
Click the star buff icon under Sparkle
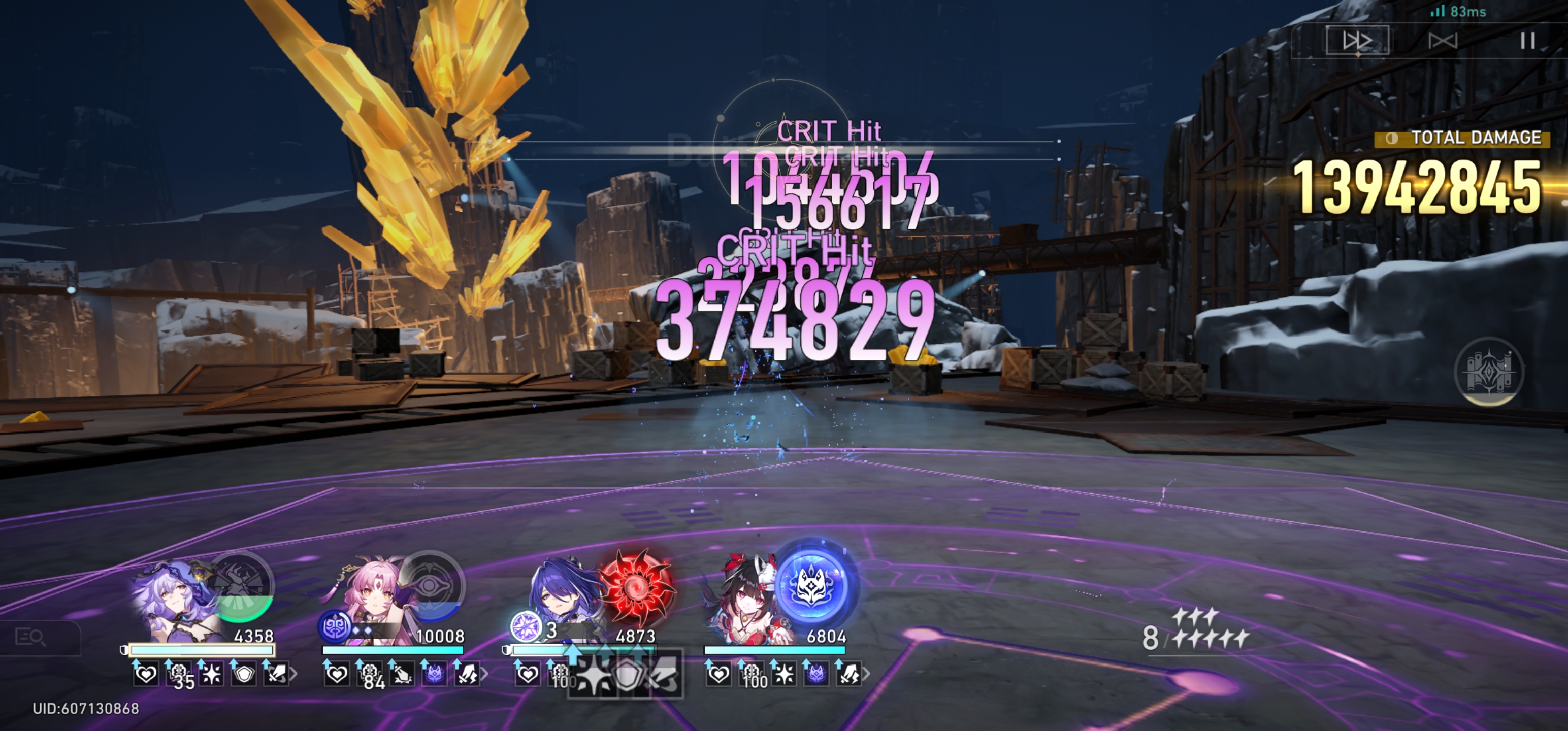[785, 674]
